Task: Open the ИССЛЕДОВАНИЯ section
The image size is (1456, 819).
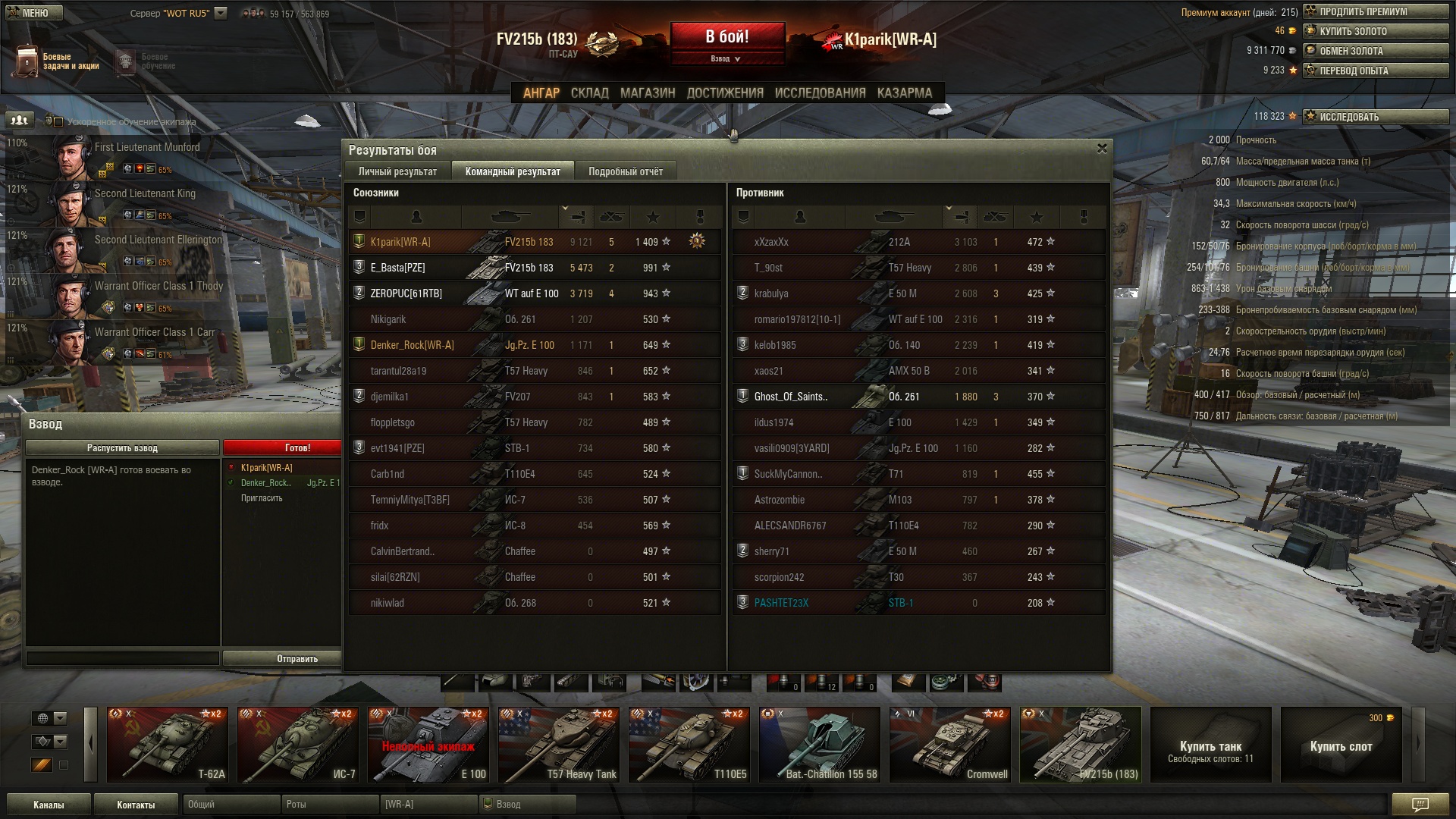Action: point(820,93)
